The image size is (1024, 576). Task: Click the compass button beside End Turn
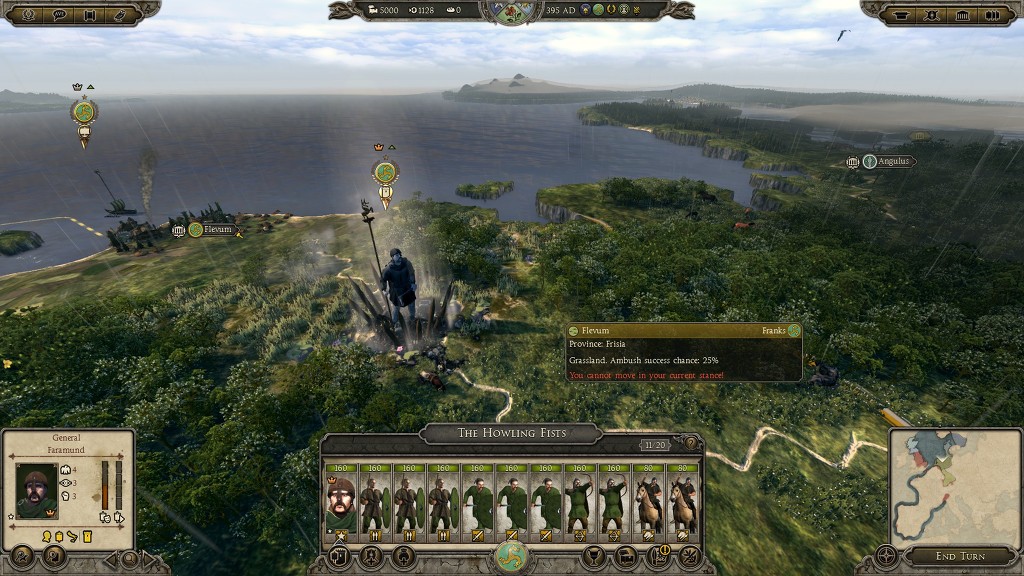click(x=886, y=556)
